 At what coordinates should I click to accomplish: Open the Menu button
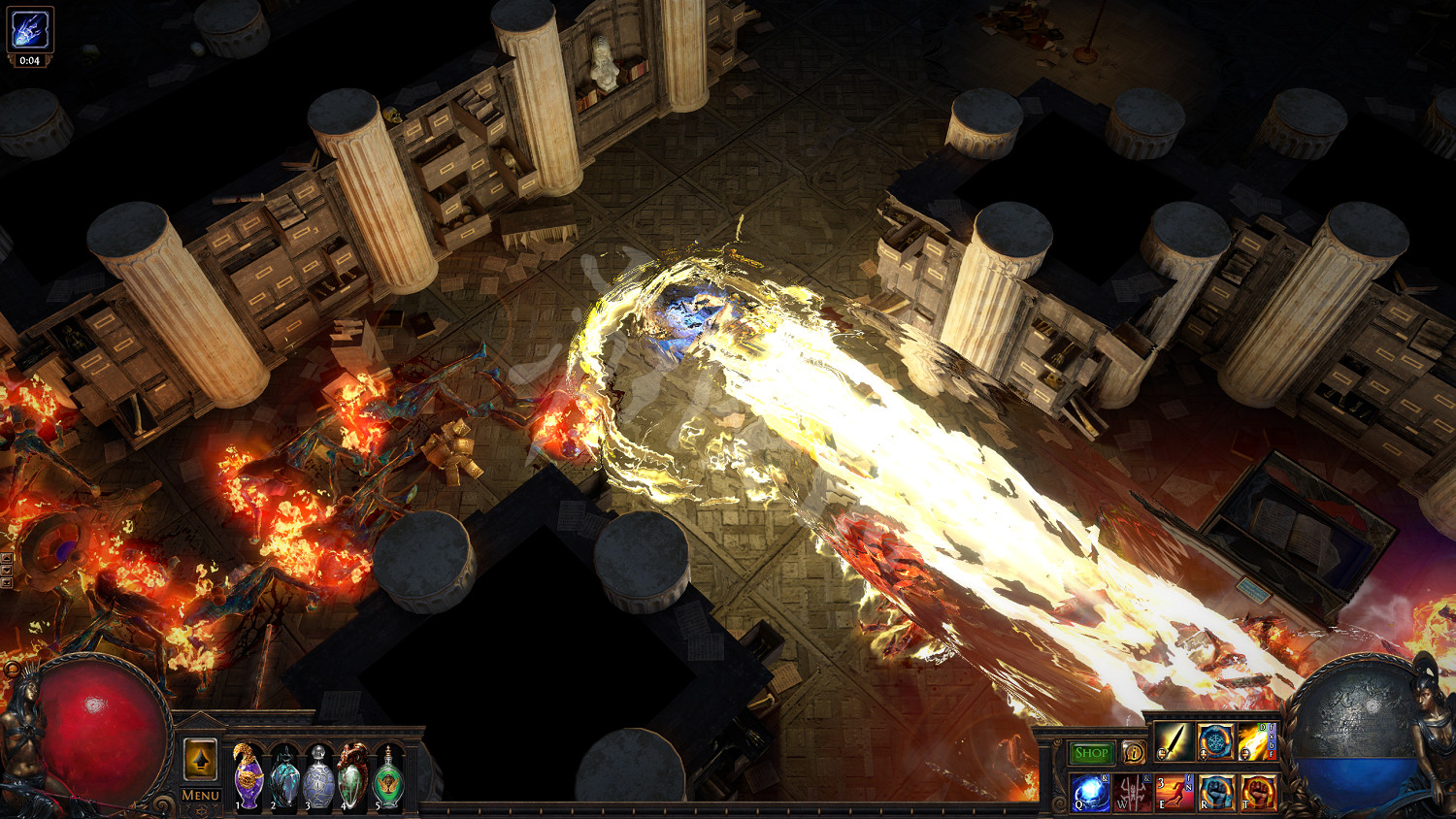click(x=200, y=796)
